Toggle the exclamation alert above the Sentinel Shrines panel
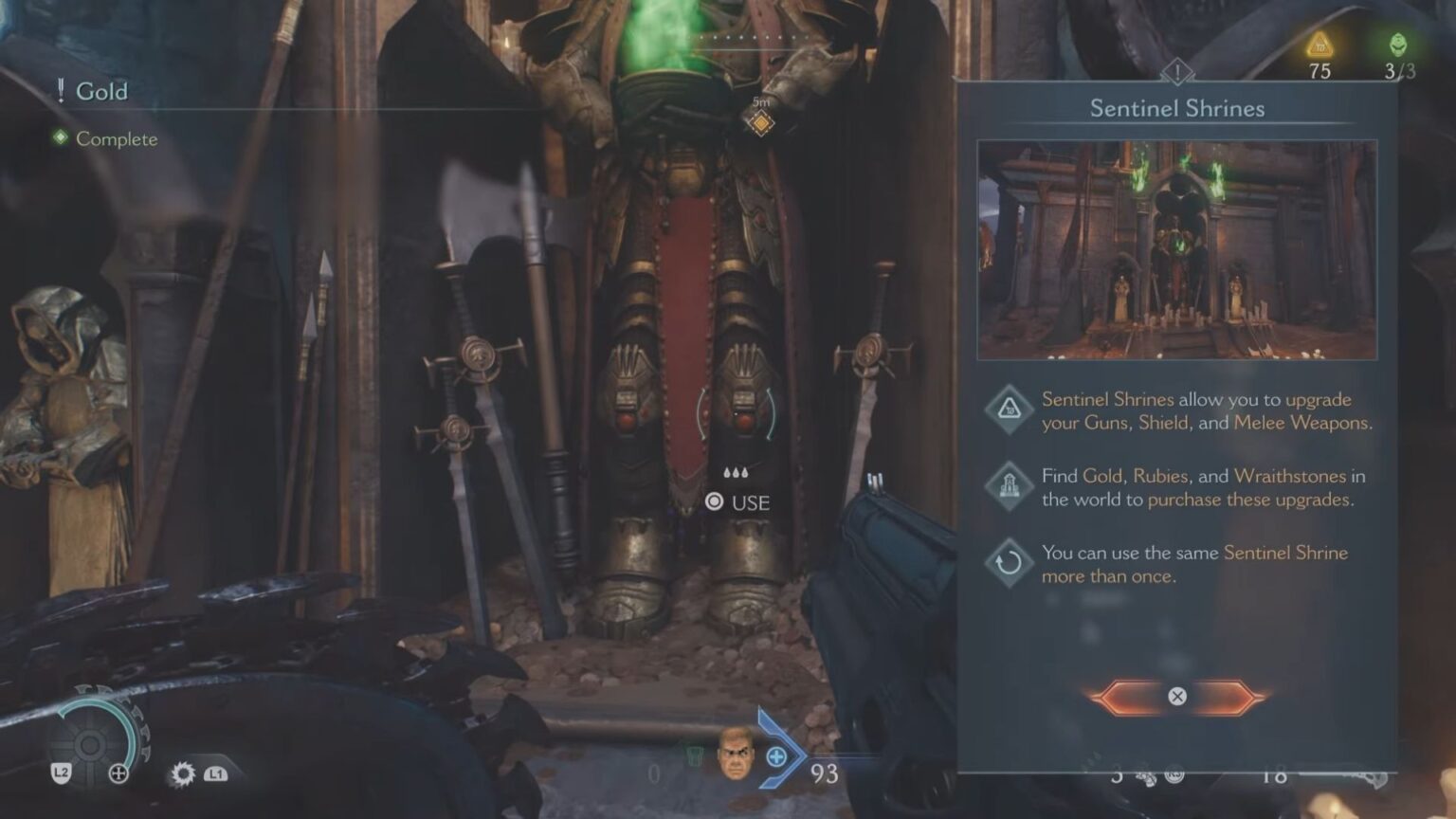The height and width of the screenshot is (819, 1456). pos(1177,69)
